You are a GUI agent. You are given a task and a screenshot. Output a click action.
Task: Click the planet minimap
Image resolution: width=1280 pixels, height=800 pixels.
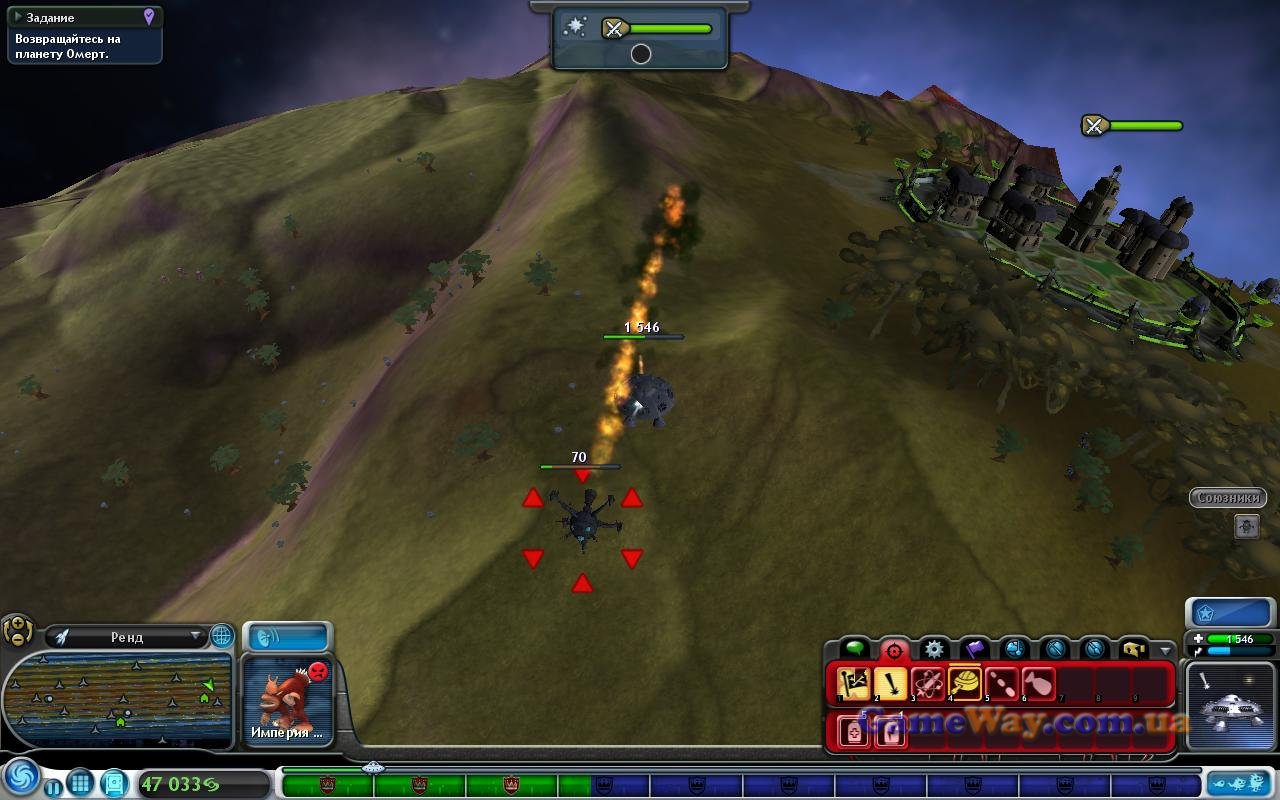click(x=118, y=698)
